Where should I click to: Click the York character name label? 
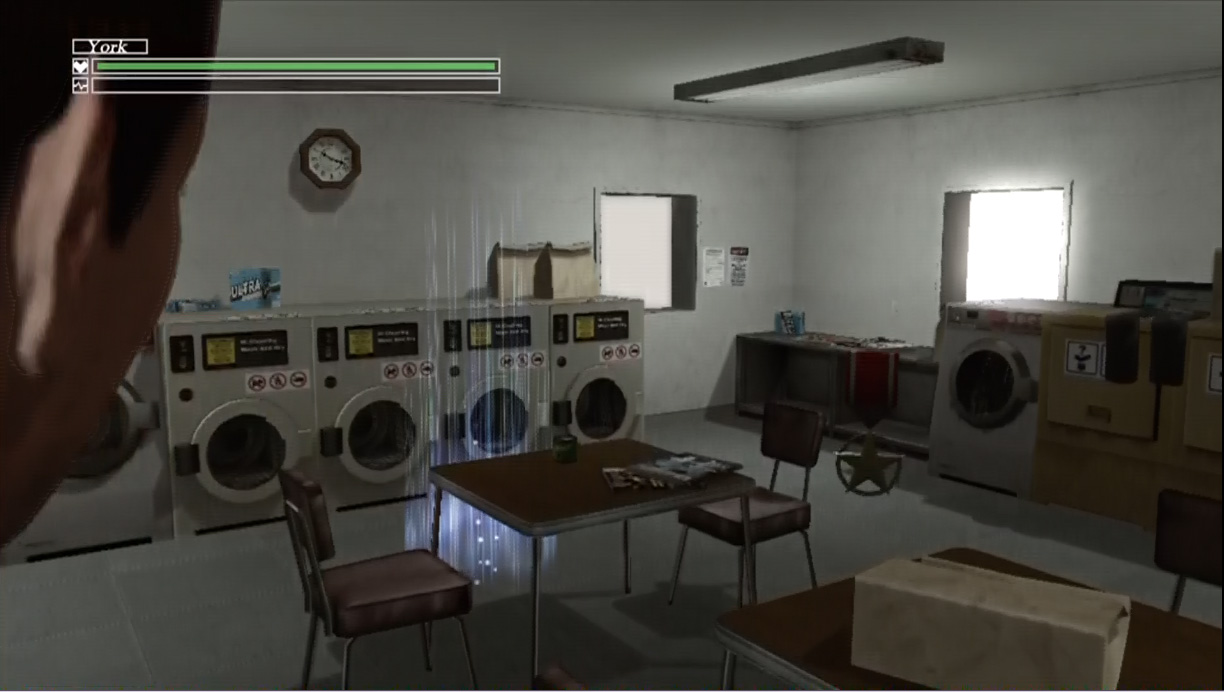point(110,46)
